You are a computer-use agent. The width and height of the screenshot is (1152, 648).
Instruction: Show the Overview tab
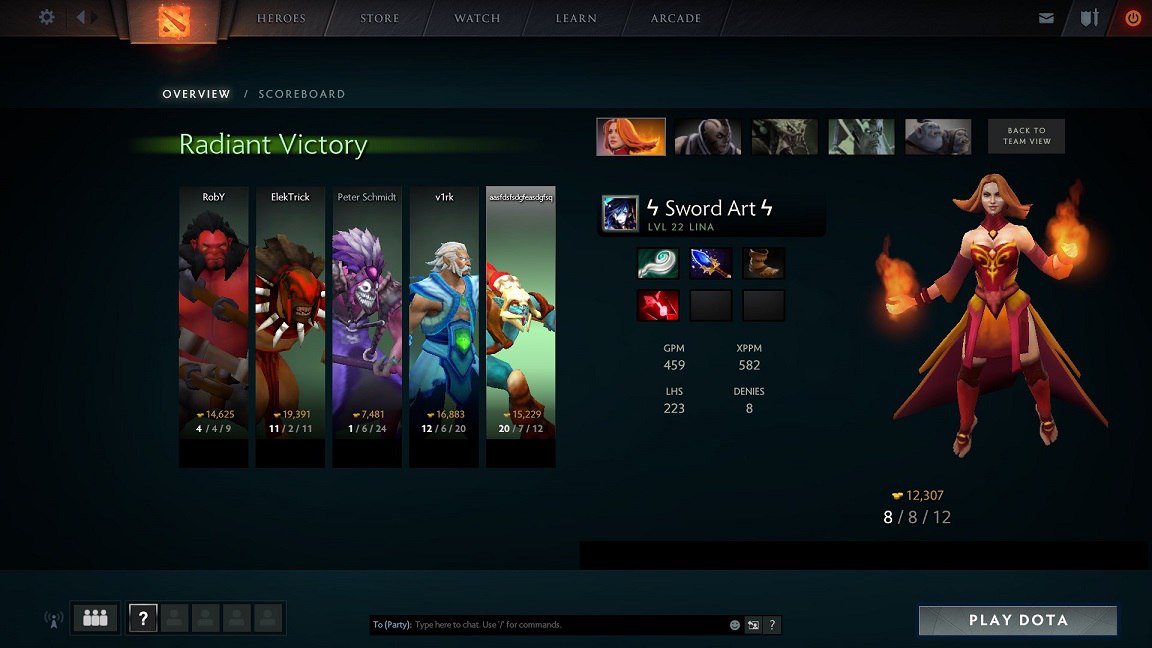pyautogui.click(x=196, y=94)
